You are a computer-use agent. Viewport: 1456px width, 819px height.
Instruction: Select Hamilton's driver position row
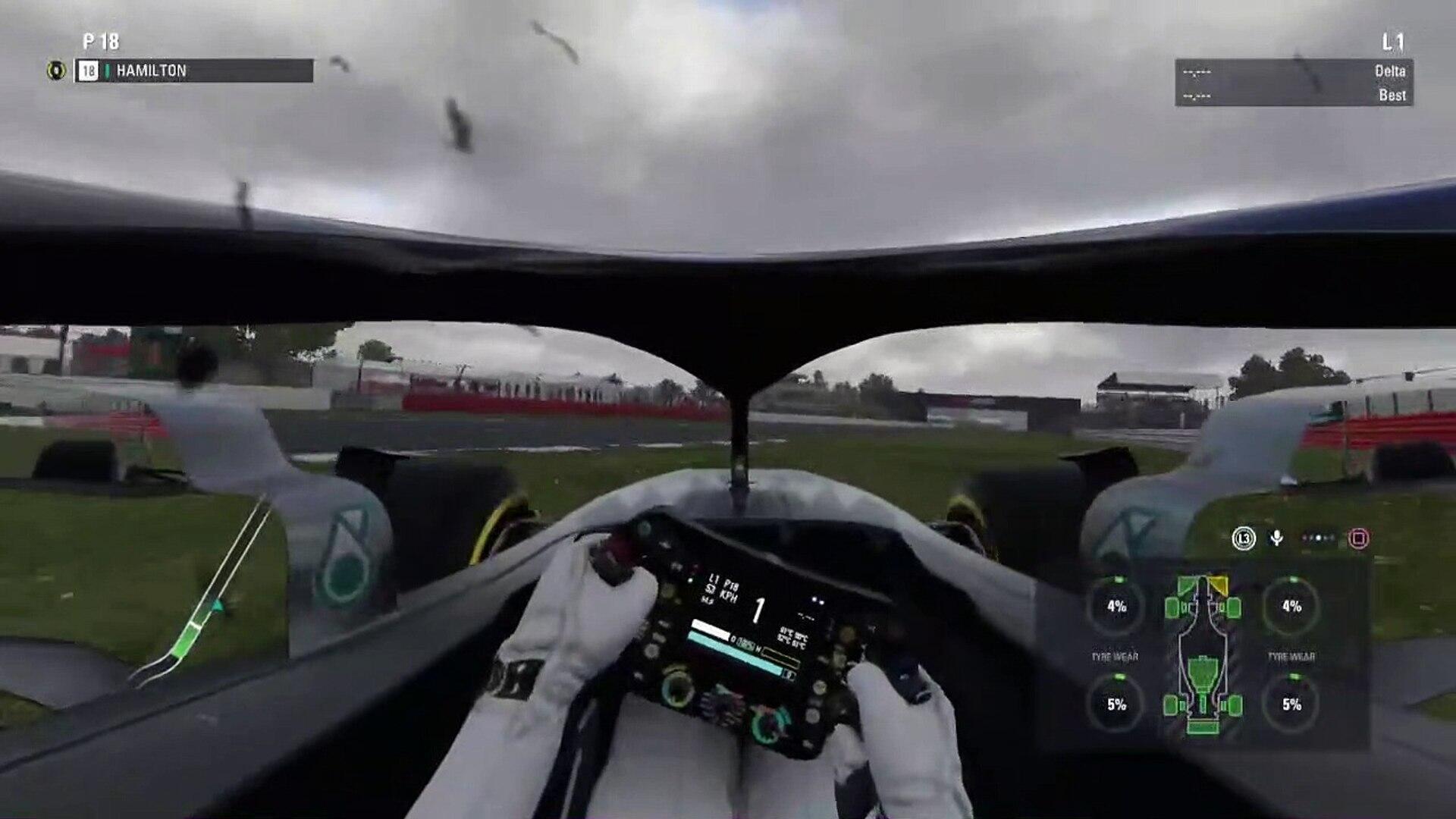click(x=193, y=71)
